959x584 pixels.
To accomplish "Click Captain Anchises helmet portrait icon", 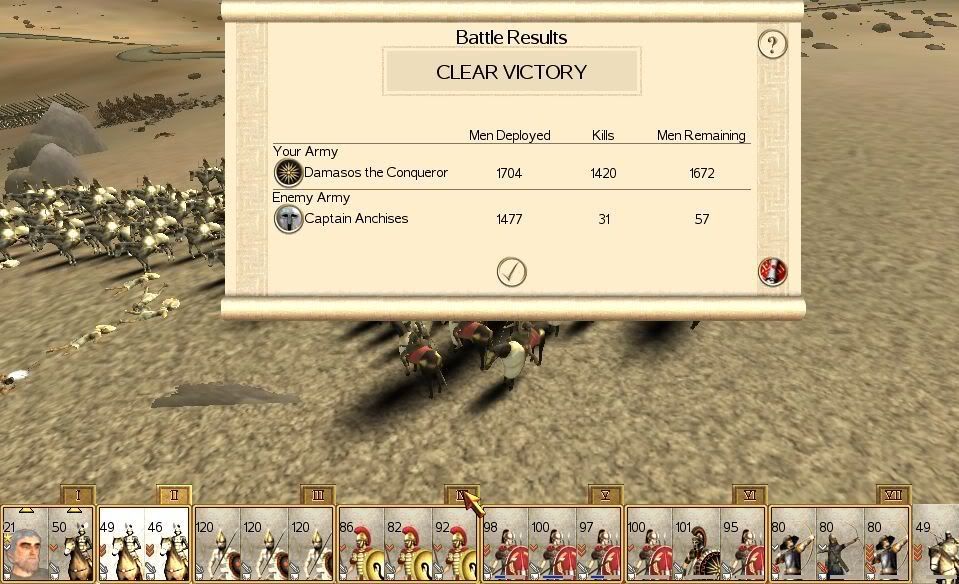I will [x=288, y=219].
